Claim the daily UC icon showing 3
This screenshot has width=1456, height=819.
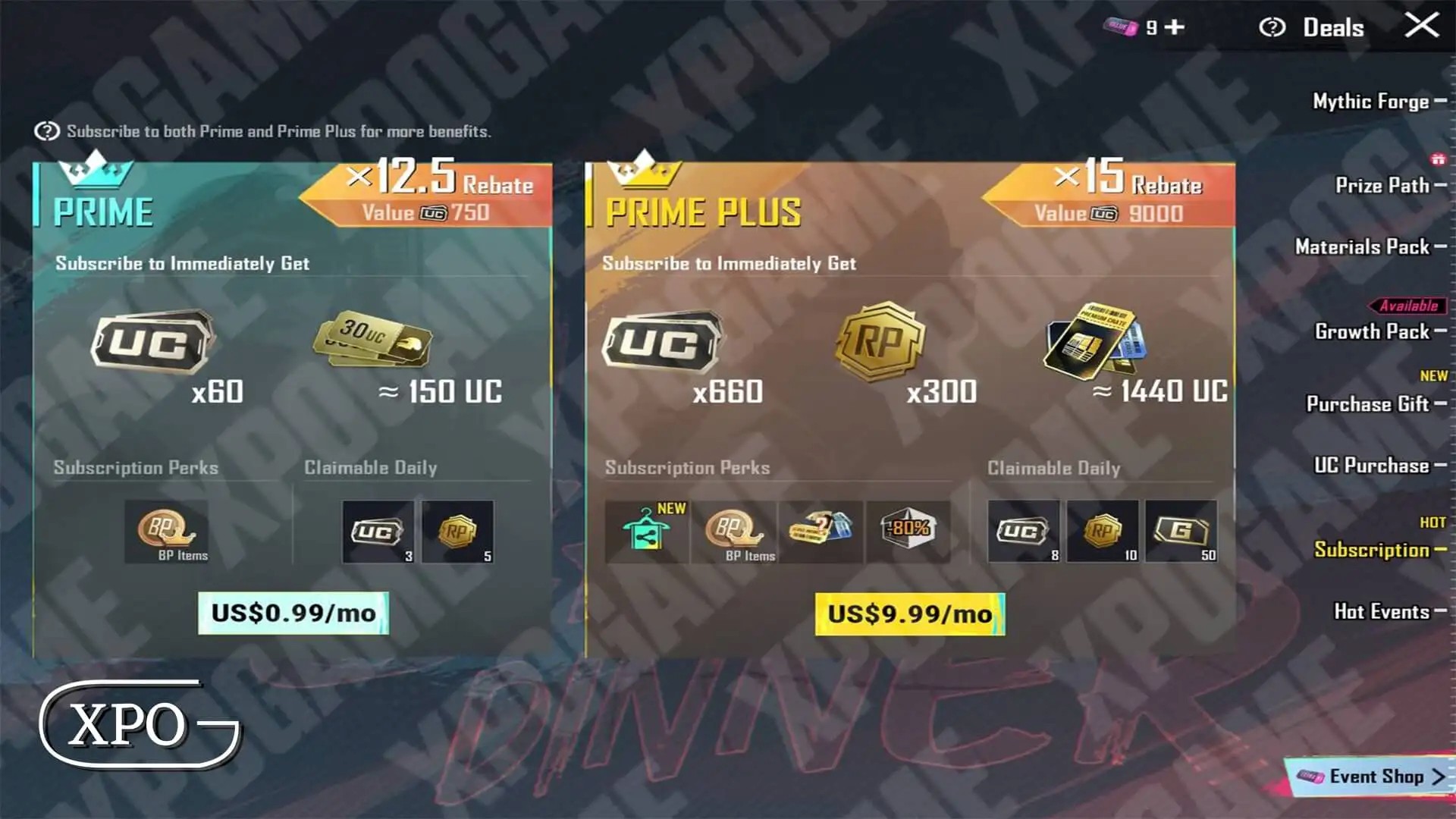[x=377, y=529]
